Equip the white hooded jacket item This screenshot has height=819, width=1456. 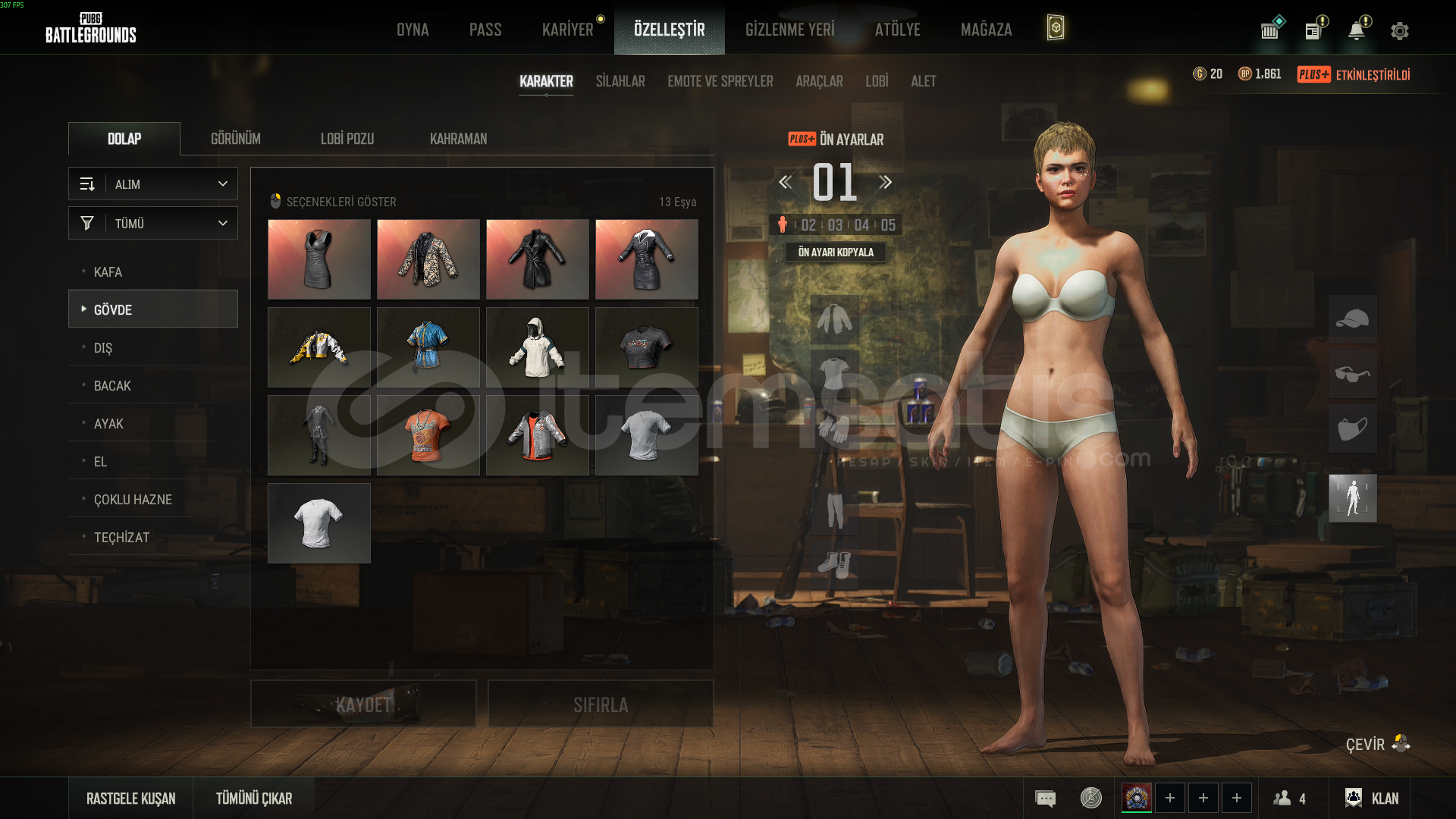537,347
